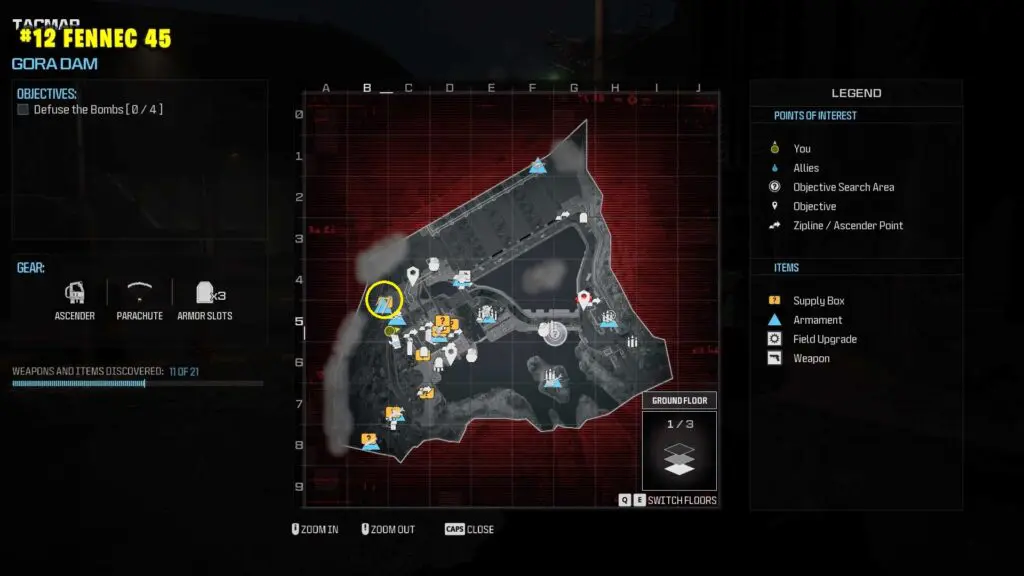The height and width of the screenshot is (576, 1024).
Task: Click the stacked floors 1/3 indicator
Action: pos(680,450)
